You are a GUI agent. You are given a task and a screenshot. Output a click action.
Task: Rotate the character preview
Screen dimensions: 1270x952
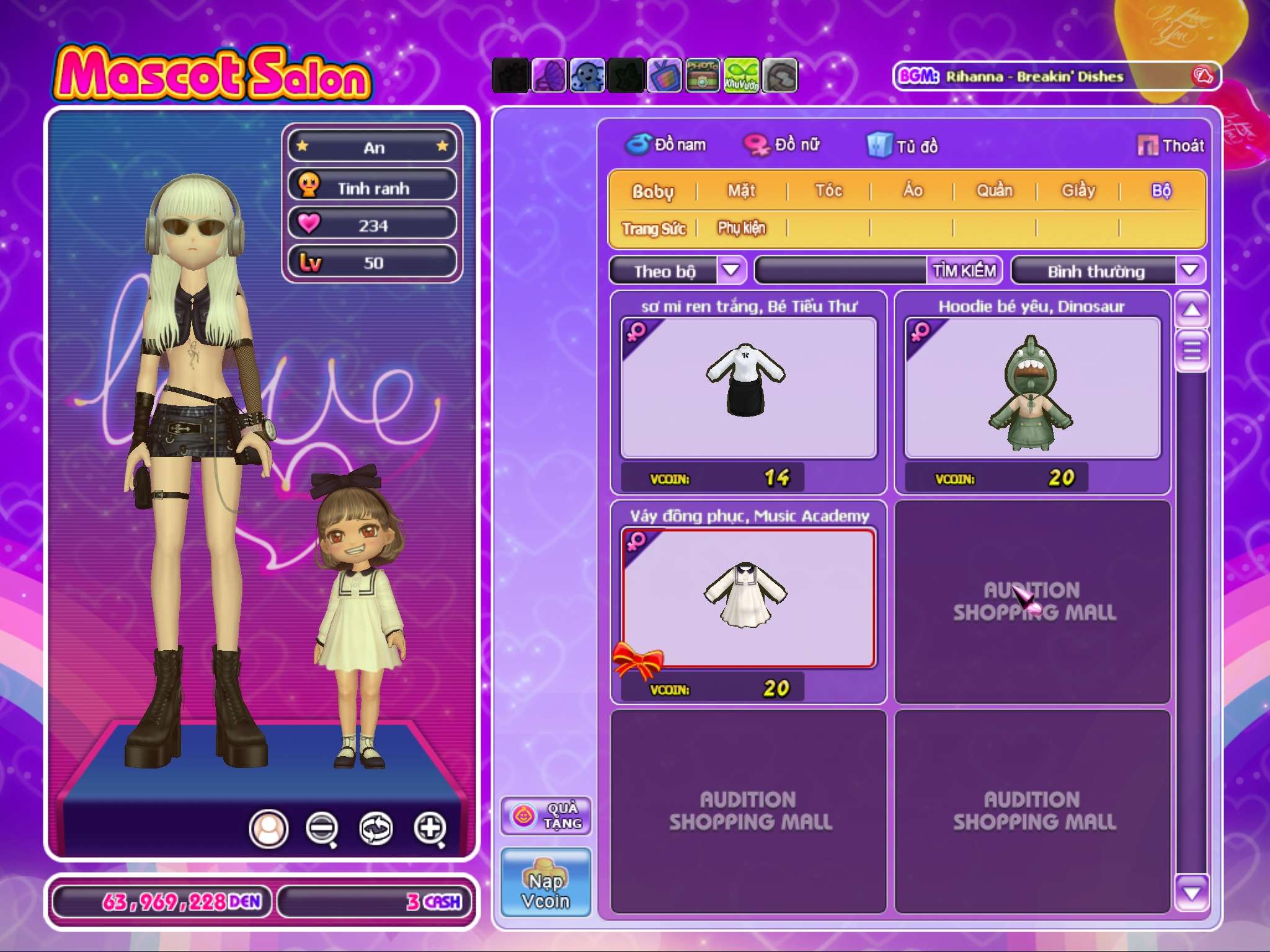[x=376, y=828]
